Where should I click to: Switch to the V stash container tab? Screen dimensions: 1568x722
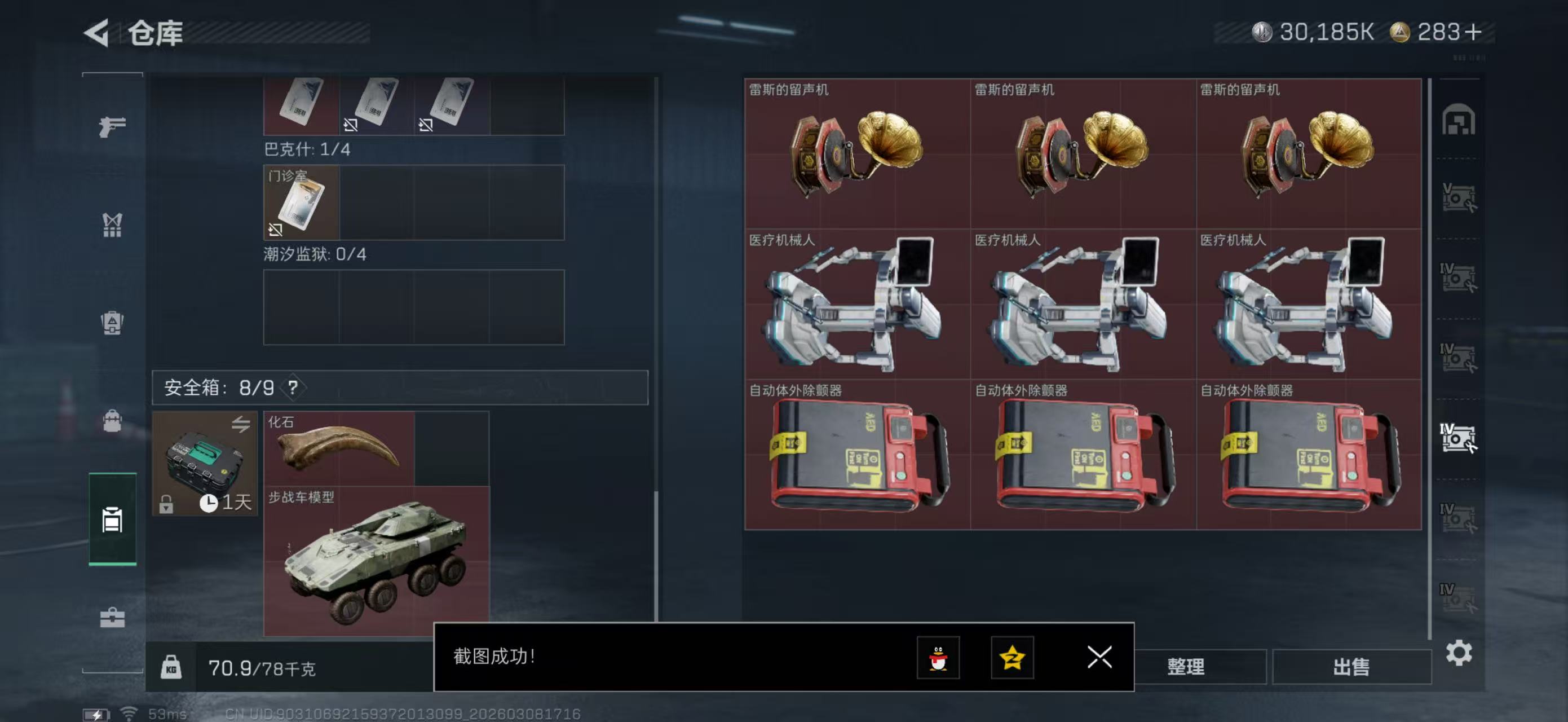click(x=1458, y=198)
